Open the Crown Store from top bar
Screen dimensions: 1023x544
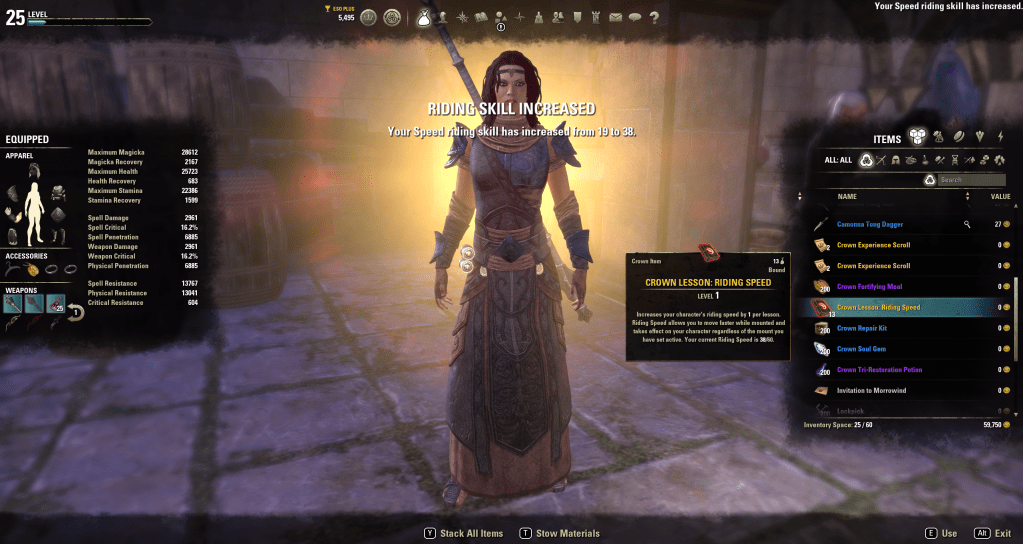[x=369, y=17]
